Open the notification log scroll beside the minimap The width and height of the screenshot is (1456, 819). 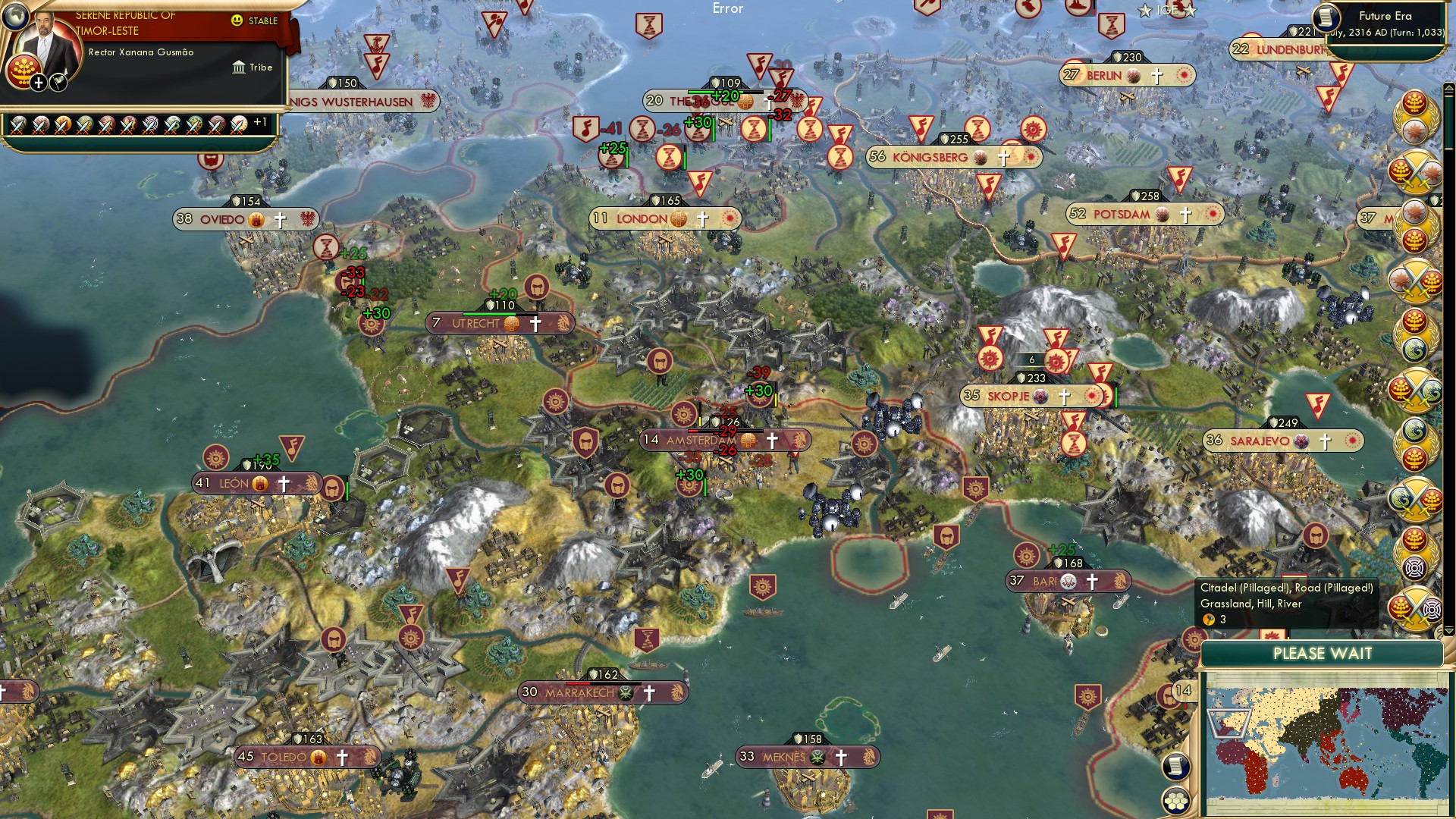[x=1175, y=767]
